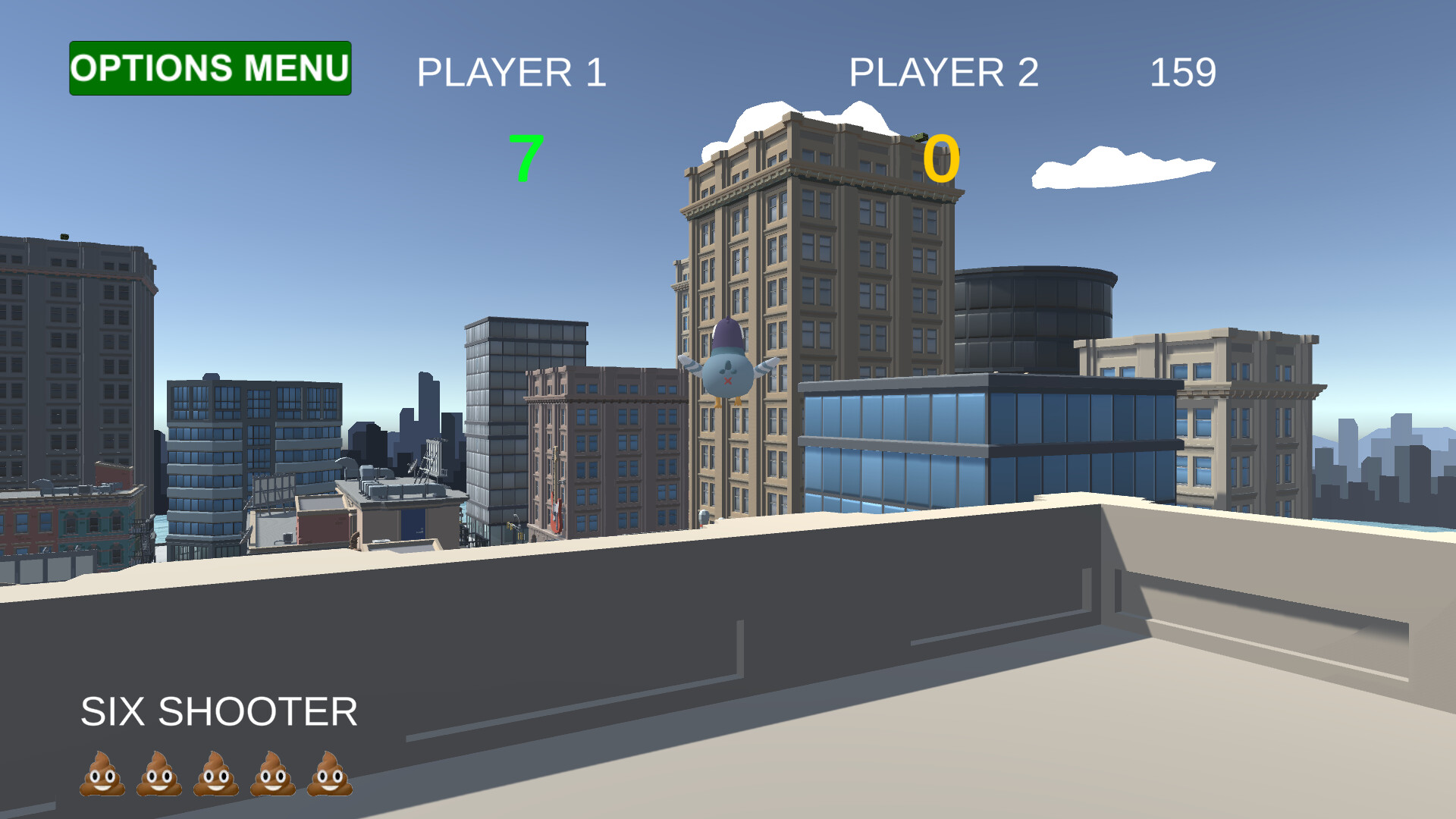The image size is (1456, 819).
Task: Click the 159 timer counter
Action: tap(1183, 72)
